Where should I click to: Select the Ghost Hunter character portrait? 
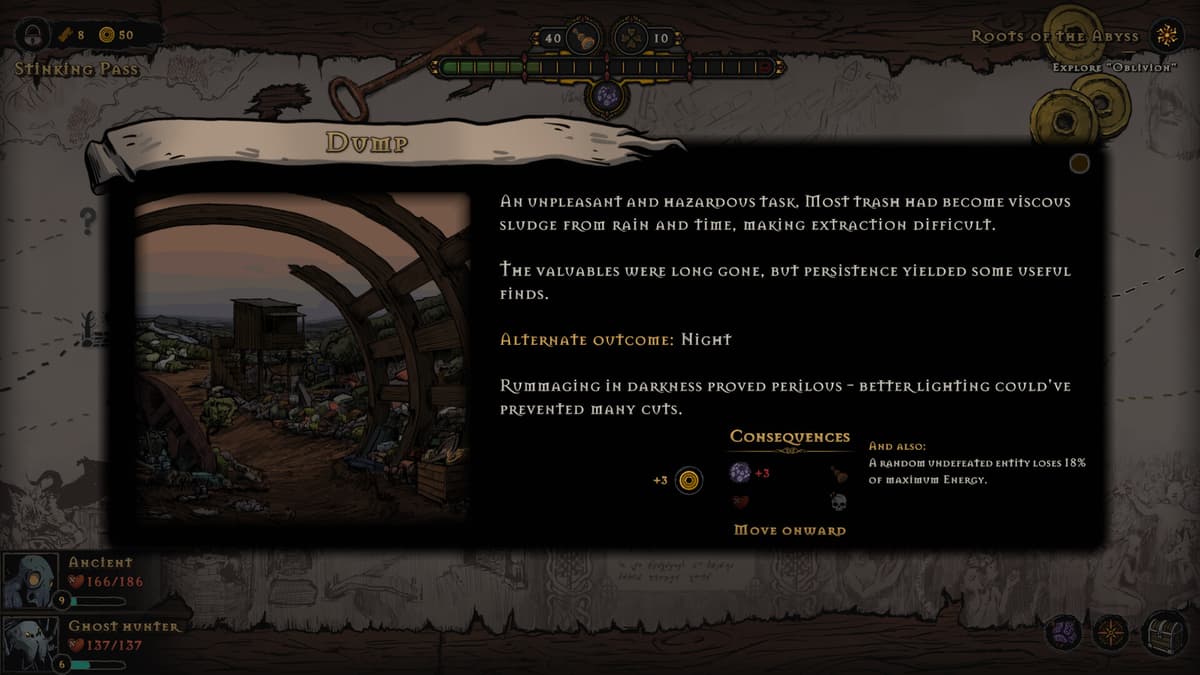(x=31, y=643)
